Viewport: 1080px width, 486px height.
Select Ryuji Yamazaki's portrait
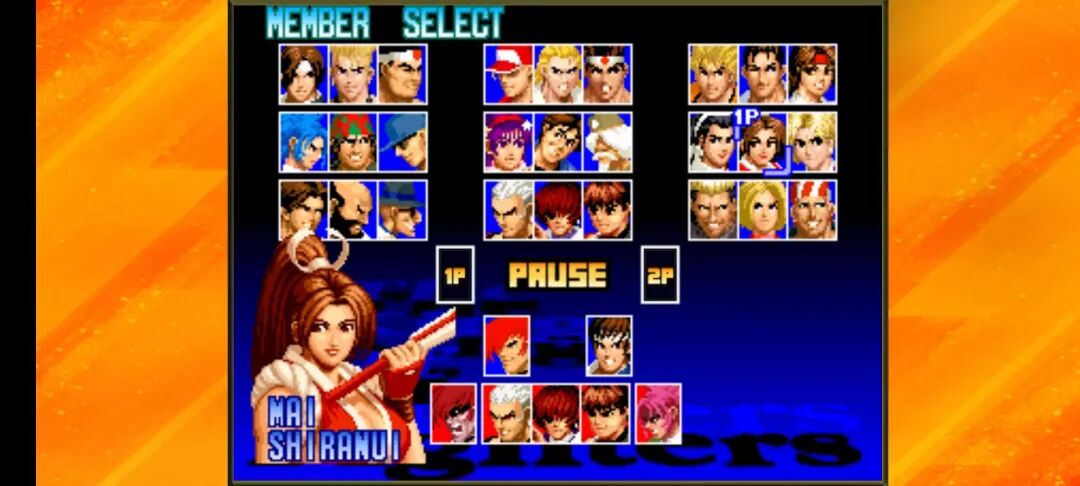pos(713,210)
